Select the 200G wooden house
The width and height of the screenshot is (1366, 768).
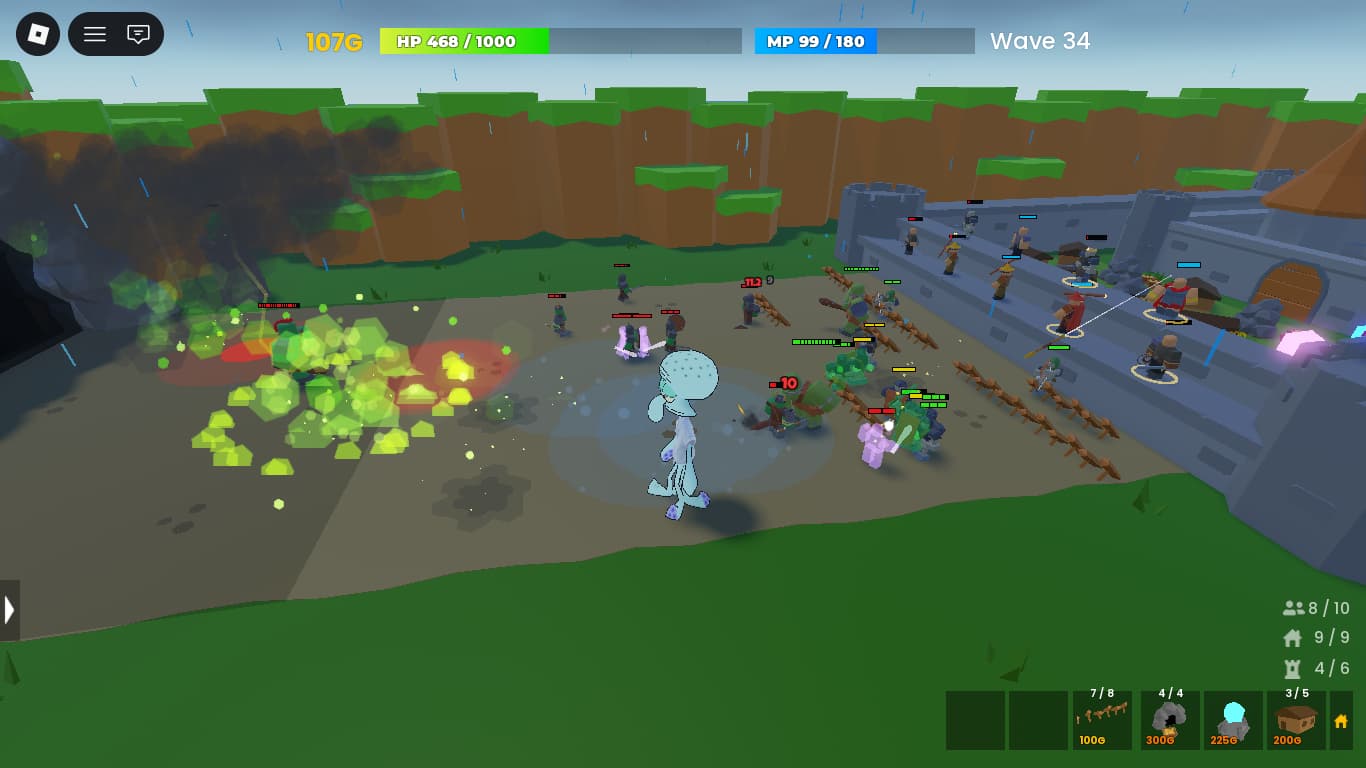click(x=1297, y=720)
